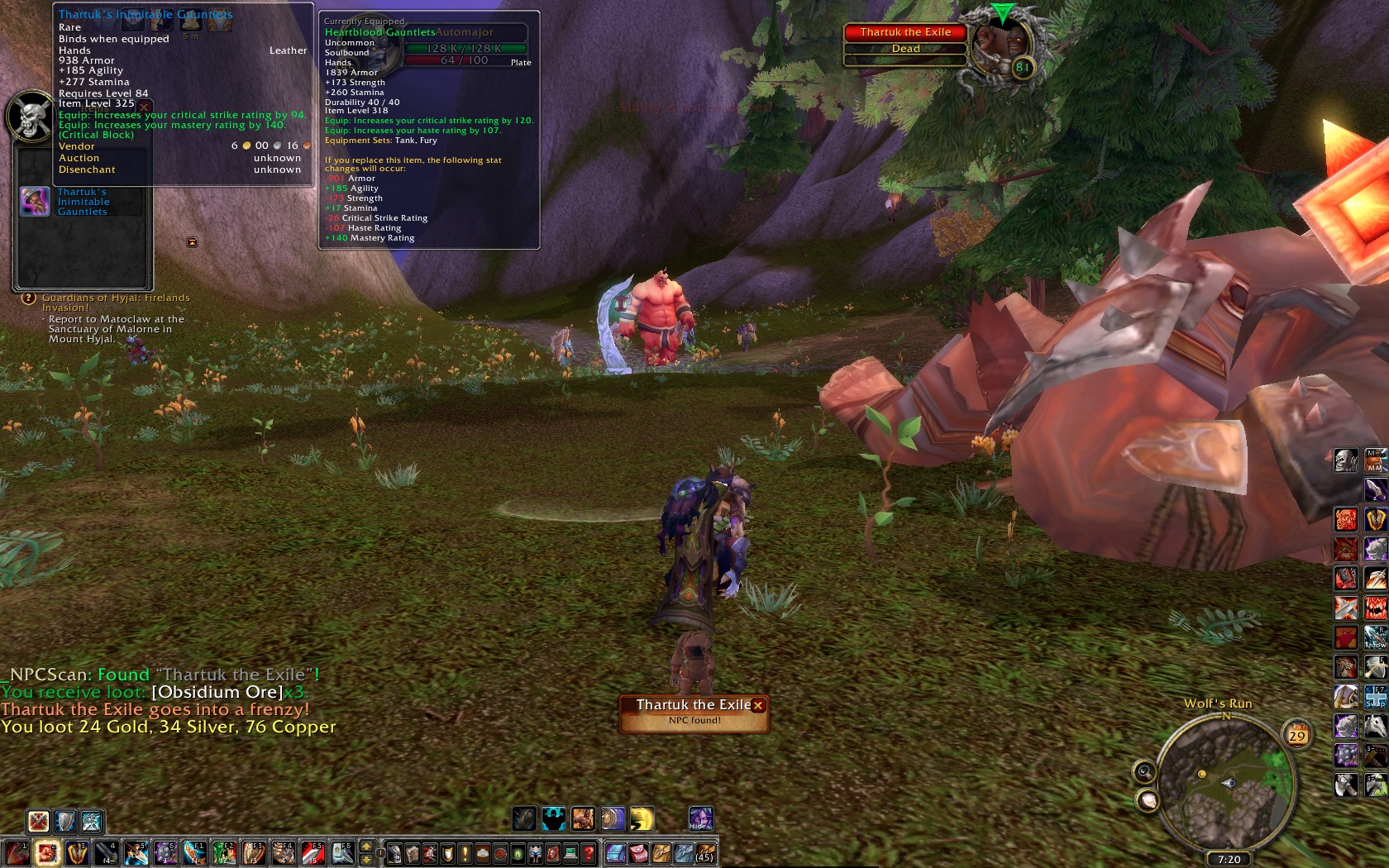Open the yellow exclamation quest log button

point(465,853)
